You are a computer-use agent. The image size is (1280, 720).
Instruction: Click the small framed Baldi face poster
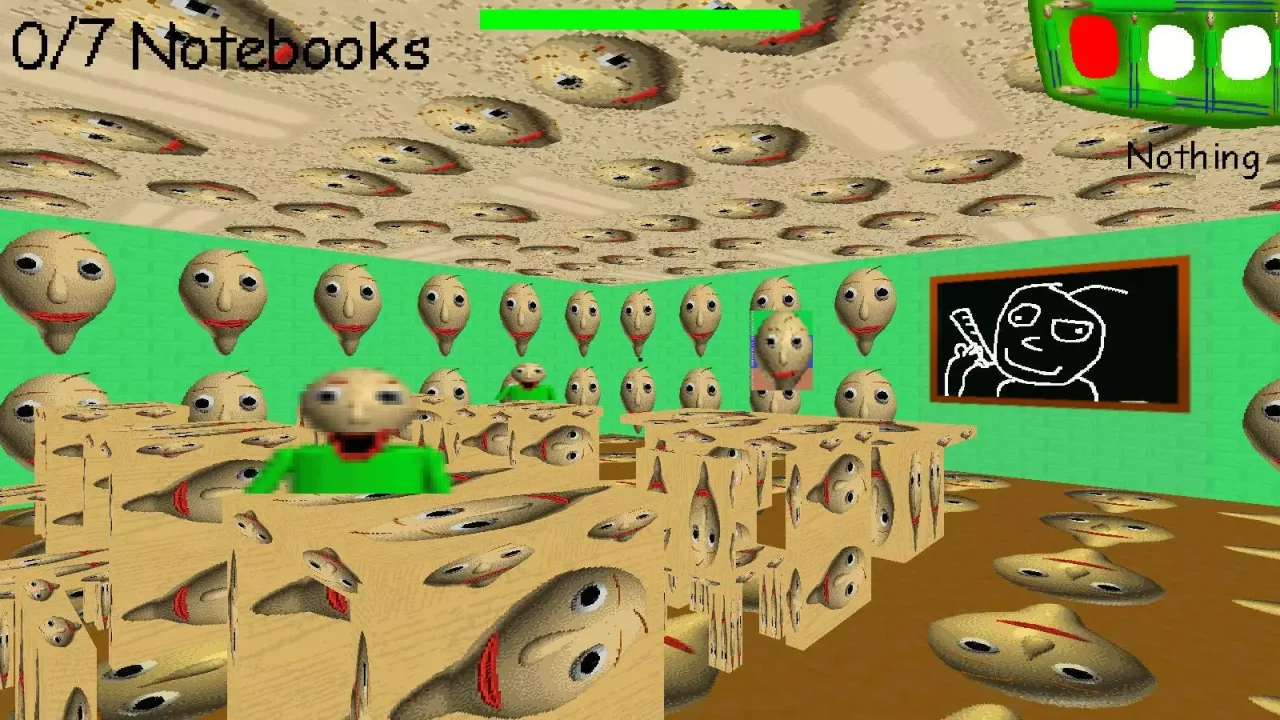(782, 350)
